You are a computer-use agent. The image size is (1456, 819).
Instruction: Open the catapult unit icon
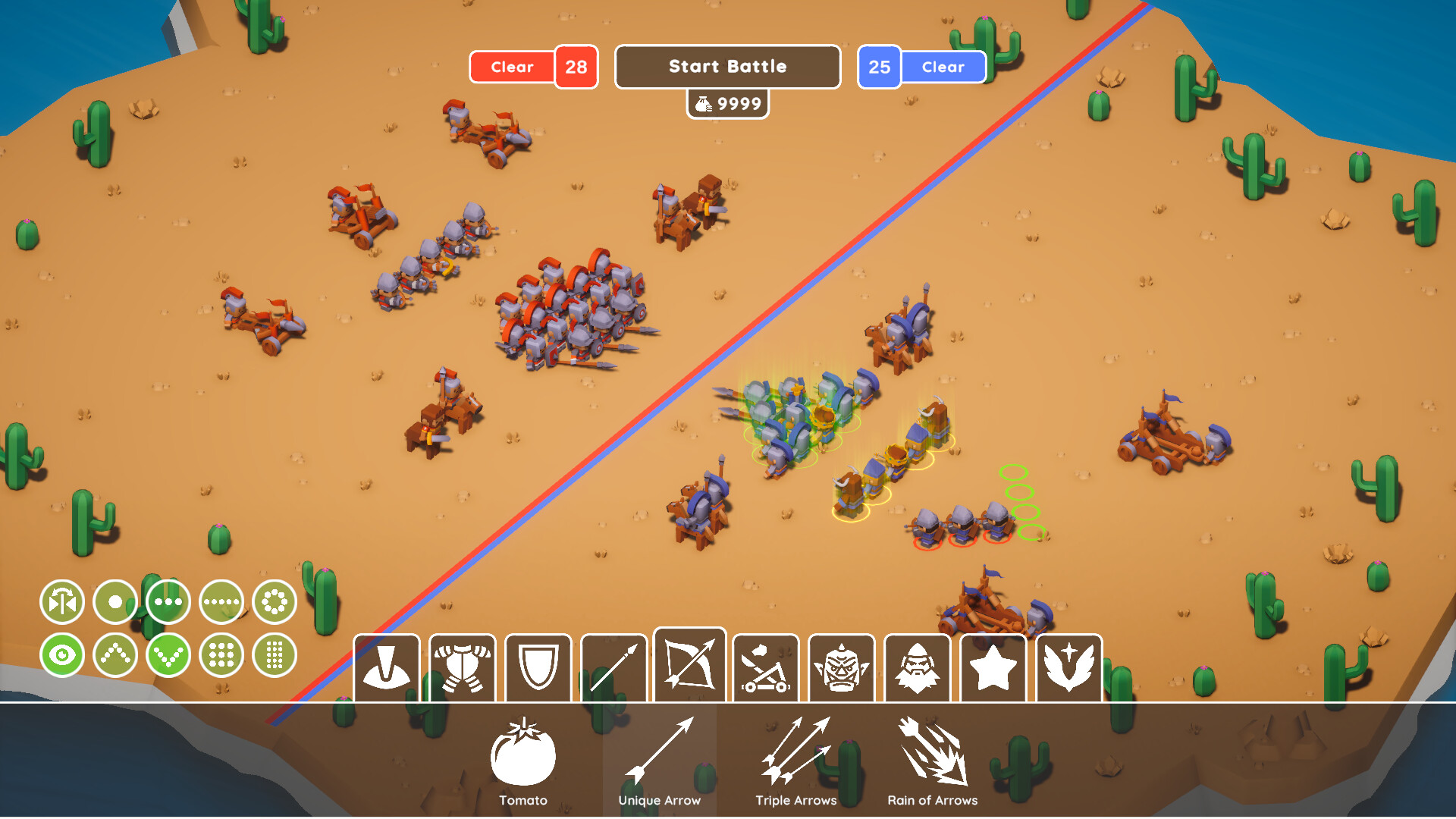tap(765, 667)
